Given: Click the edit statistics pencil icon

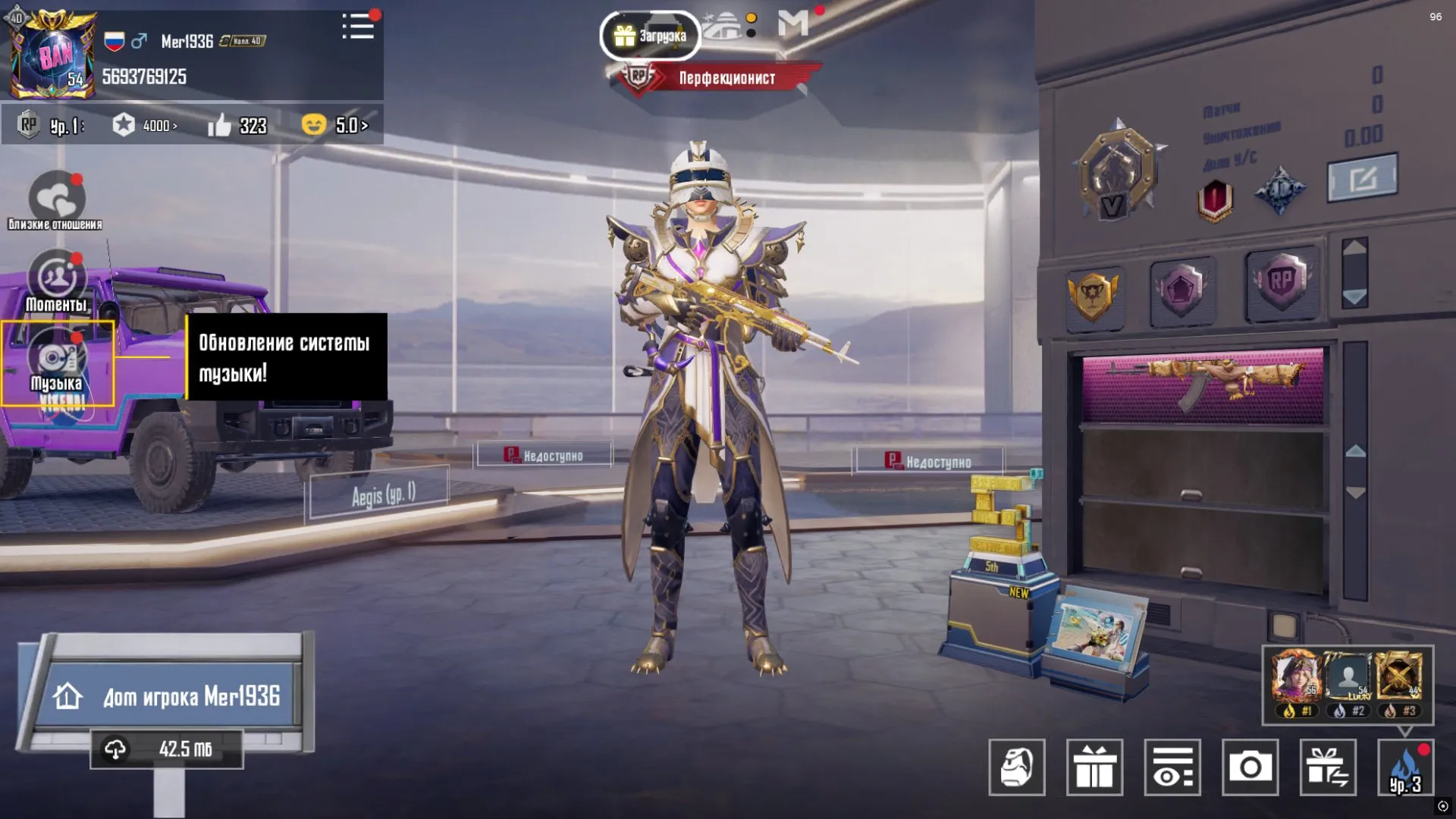Looking at the screenshot, I should click(1361, 176).
